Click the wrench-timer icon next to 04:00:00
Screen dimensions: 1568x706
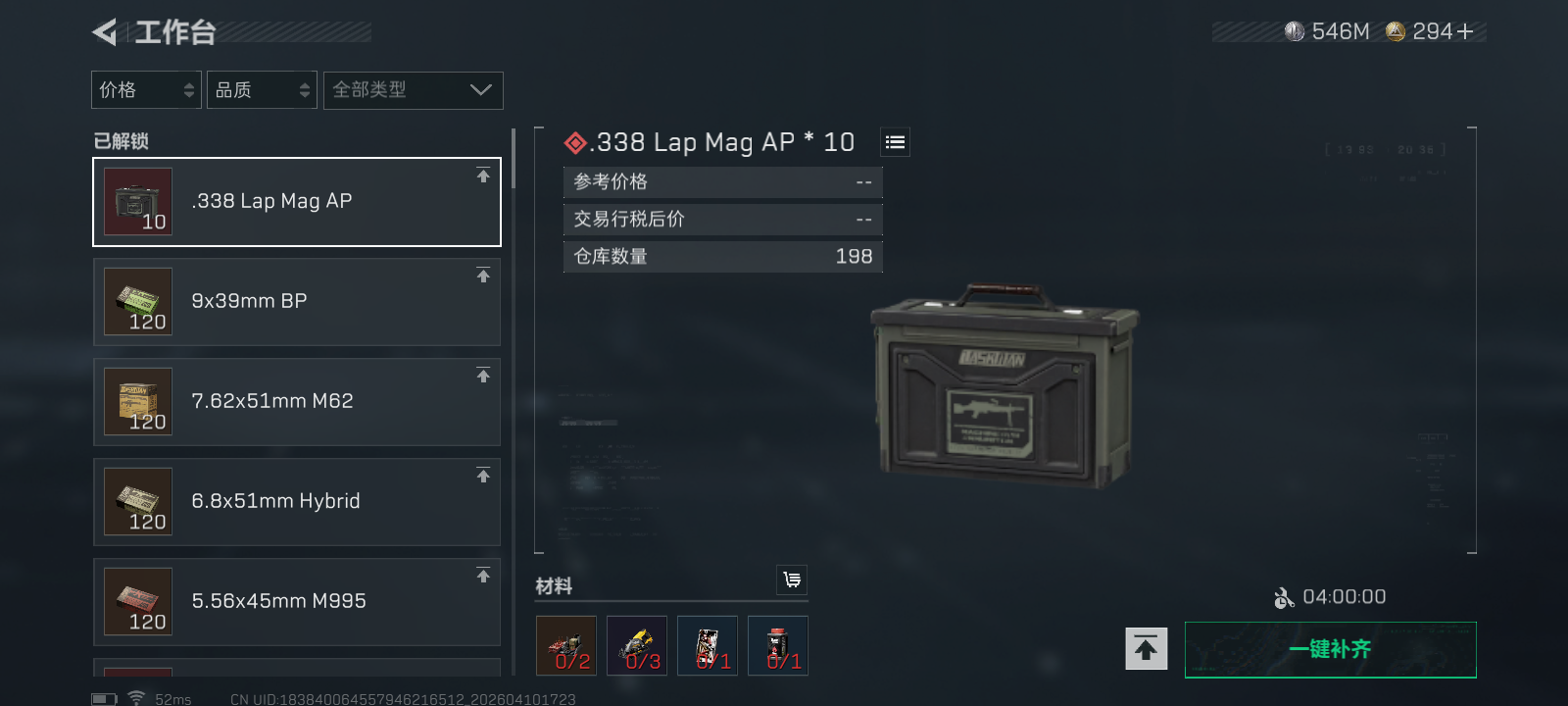[1285, 596]
